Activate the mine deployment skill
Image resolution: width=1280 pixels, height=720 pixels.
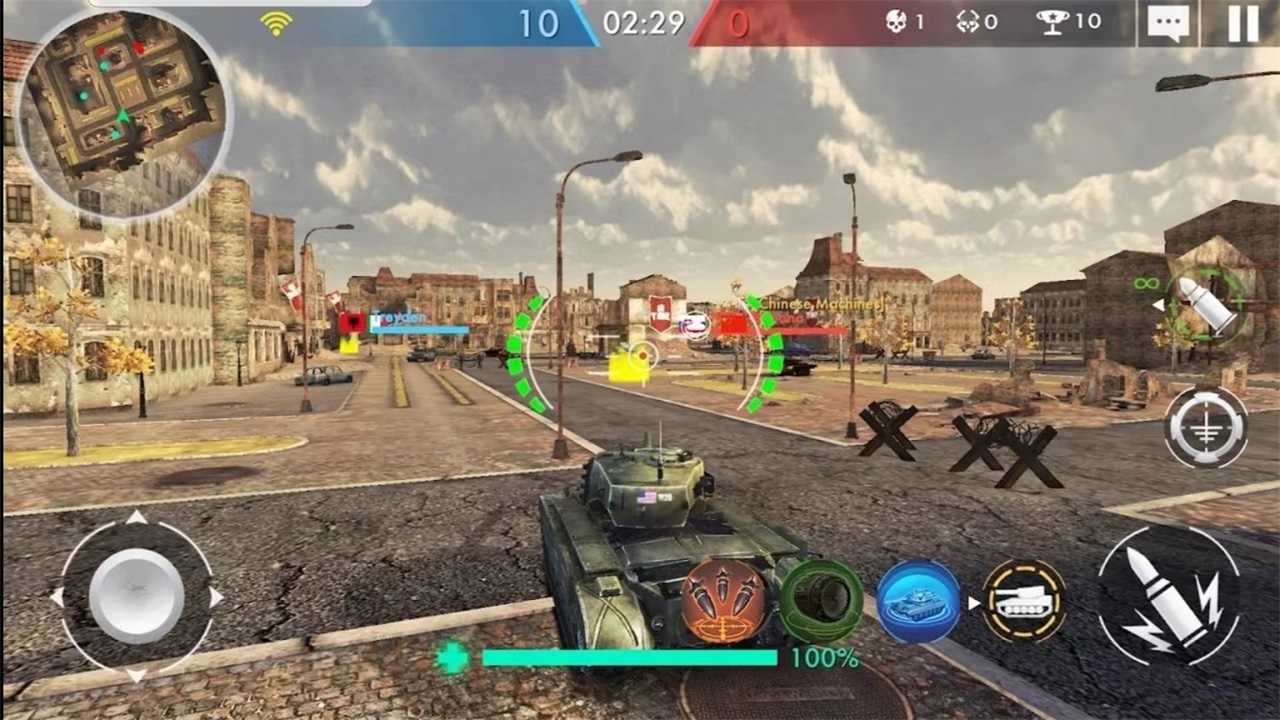[x=822, y=600]
